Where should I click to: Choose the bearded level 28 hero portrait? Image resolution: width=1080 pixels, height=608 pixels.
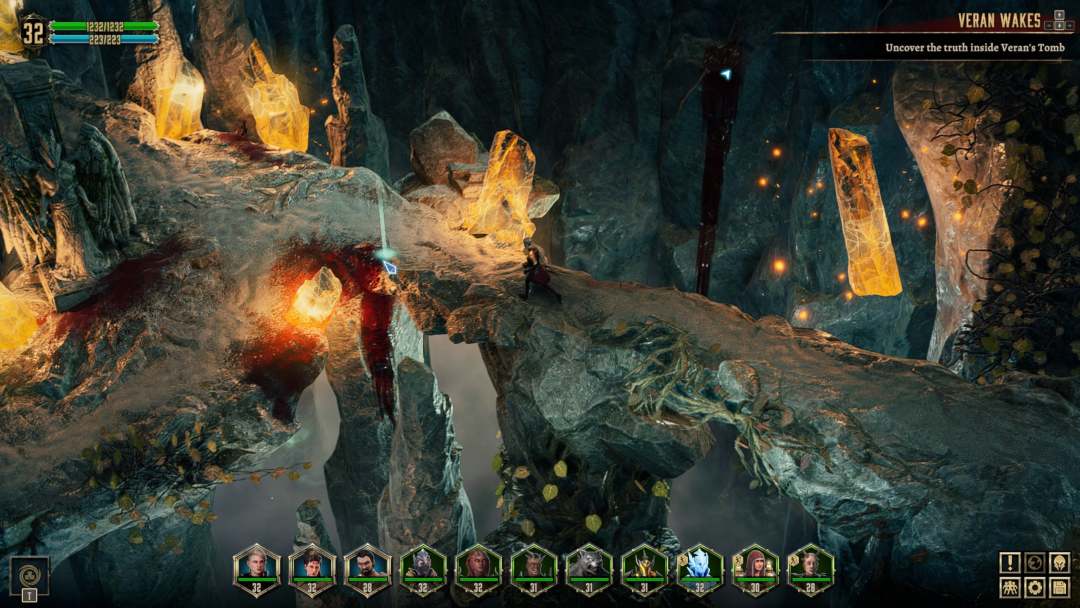(367, 567)
